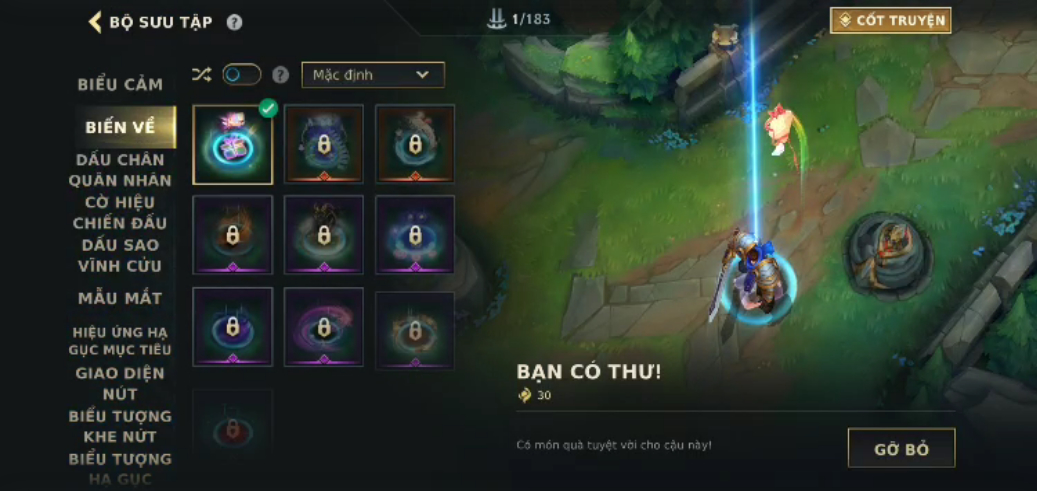Image resolution: width=1037 pixels, height=491 pixels.
Task: Open the Dấu Chân Quân Nhân category
Action: (120, 170)
